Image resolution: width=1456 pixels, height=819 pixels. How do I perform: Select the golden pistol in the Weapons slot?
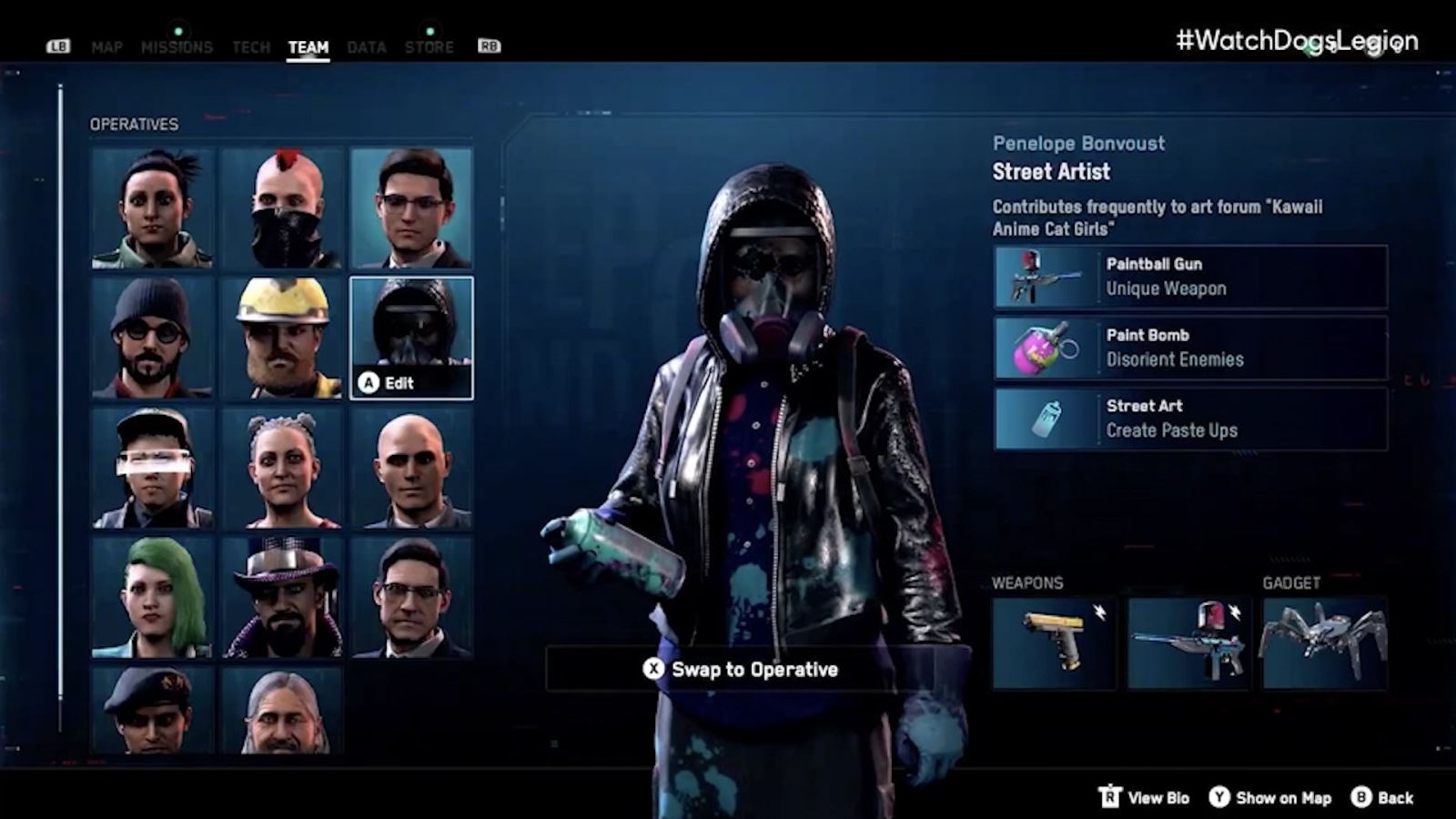[x=1056, y=641]
